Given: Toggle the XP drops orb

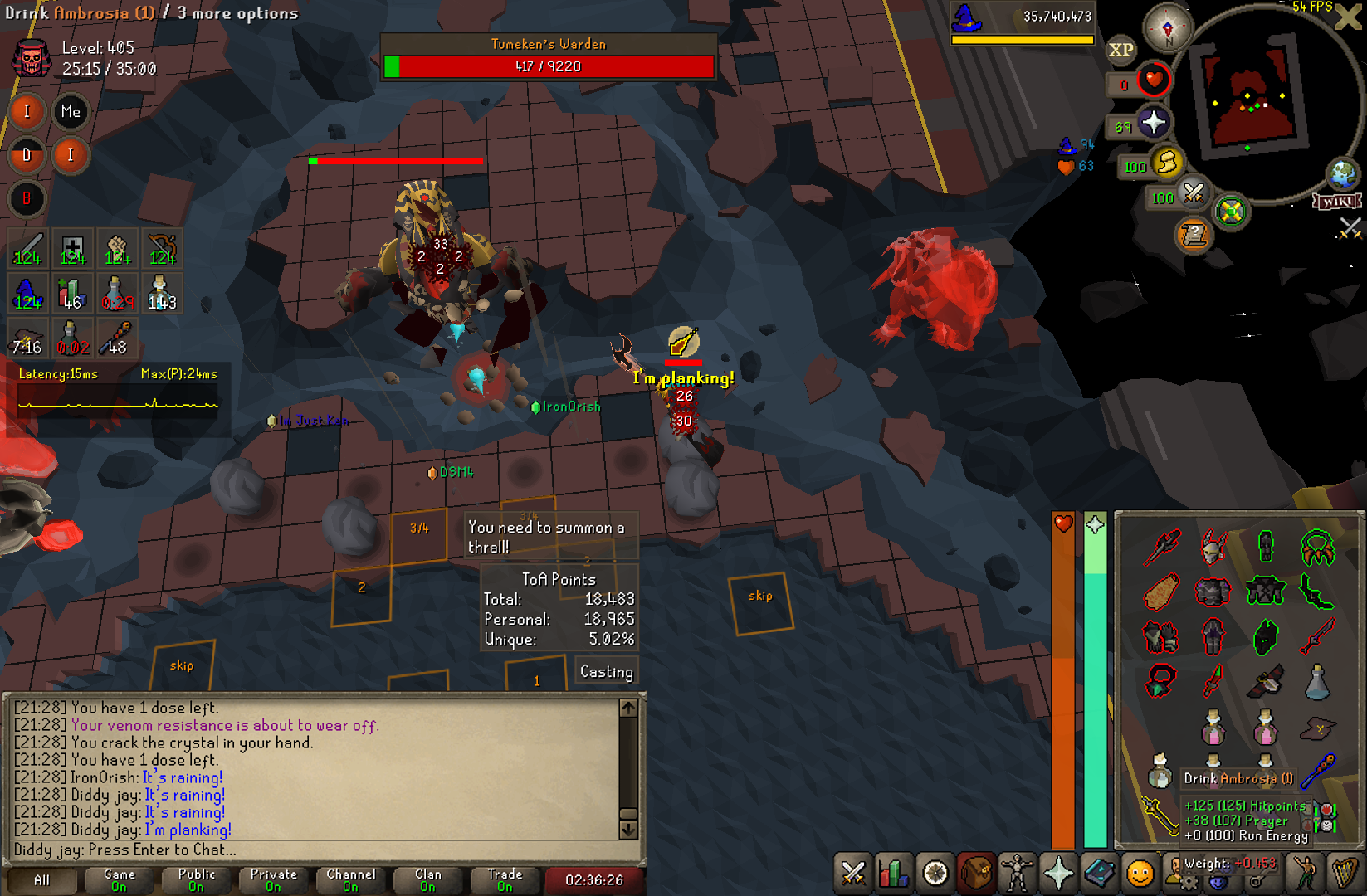Looking at the screenshot, I should click(x=1120, y=50).
